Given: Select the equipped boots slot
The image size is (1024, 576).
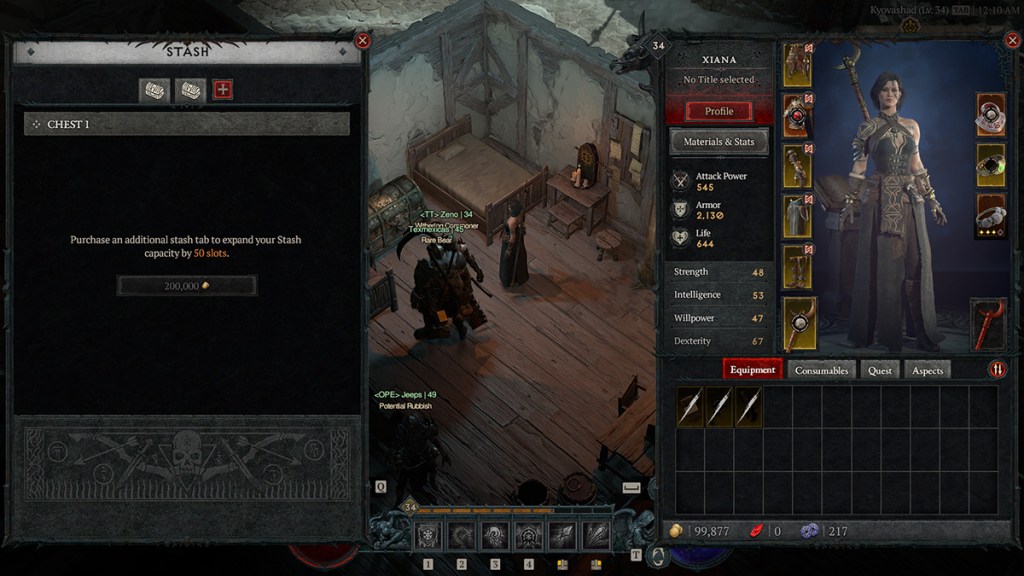Looking at the screenshot, I should [798, 266].
